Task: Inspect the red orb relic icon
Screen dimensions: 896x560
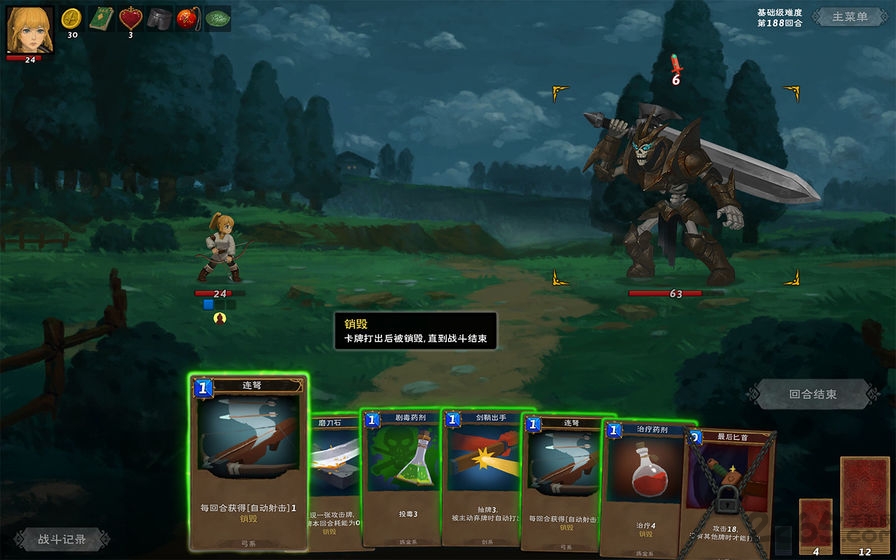Action: point(188,18)
